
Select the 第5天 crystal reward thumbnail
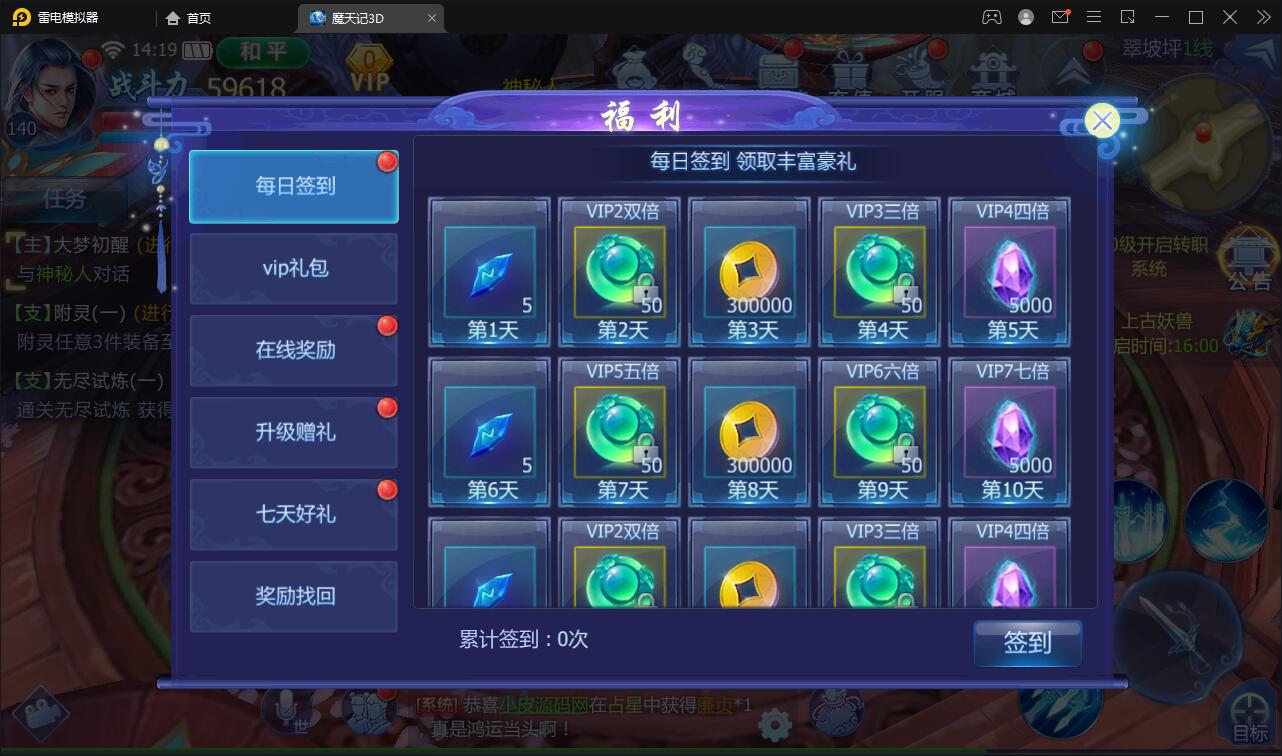1009,270
